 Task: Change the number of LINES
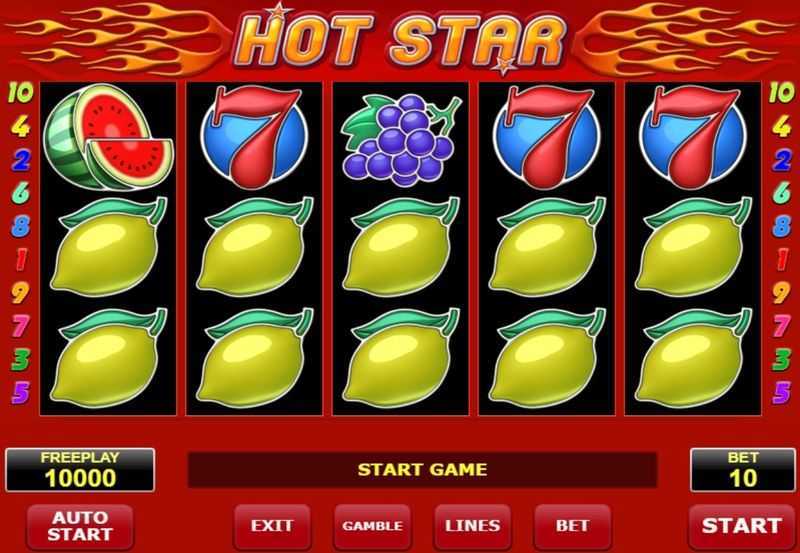[472, 525]
